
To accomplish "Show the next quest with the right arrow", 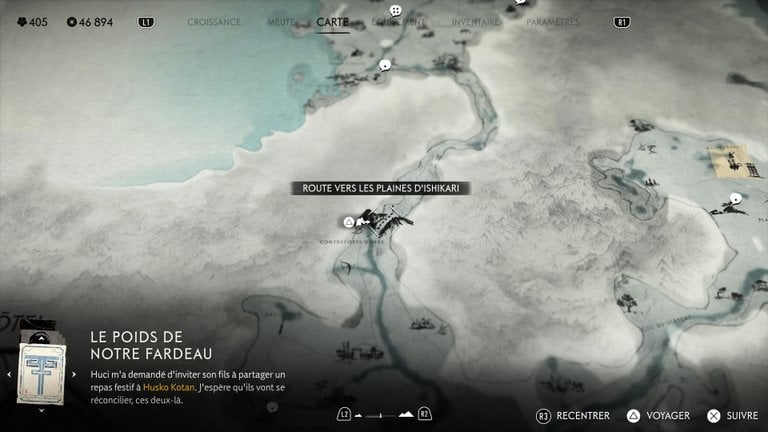I will point(74,374).
